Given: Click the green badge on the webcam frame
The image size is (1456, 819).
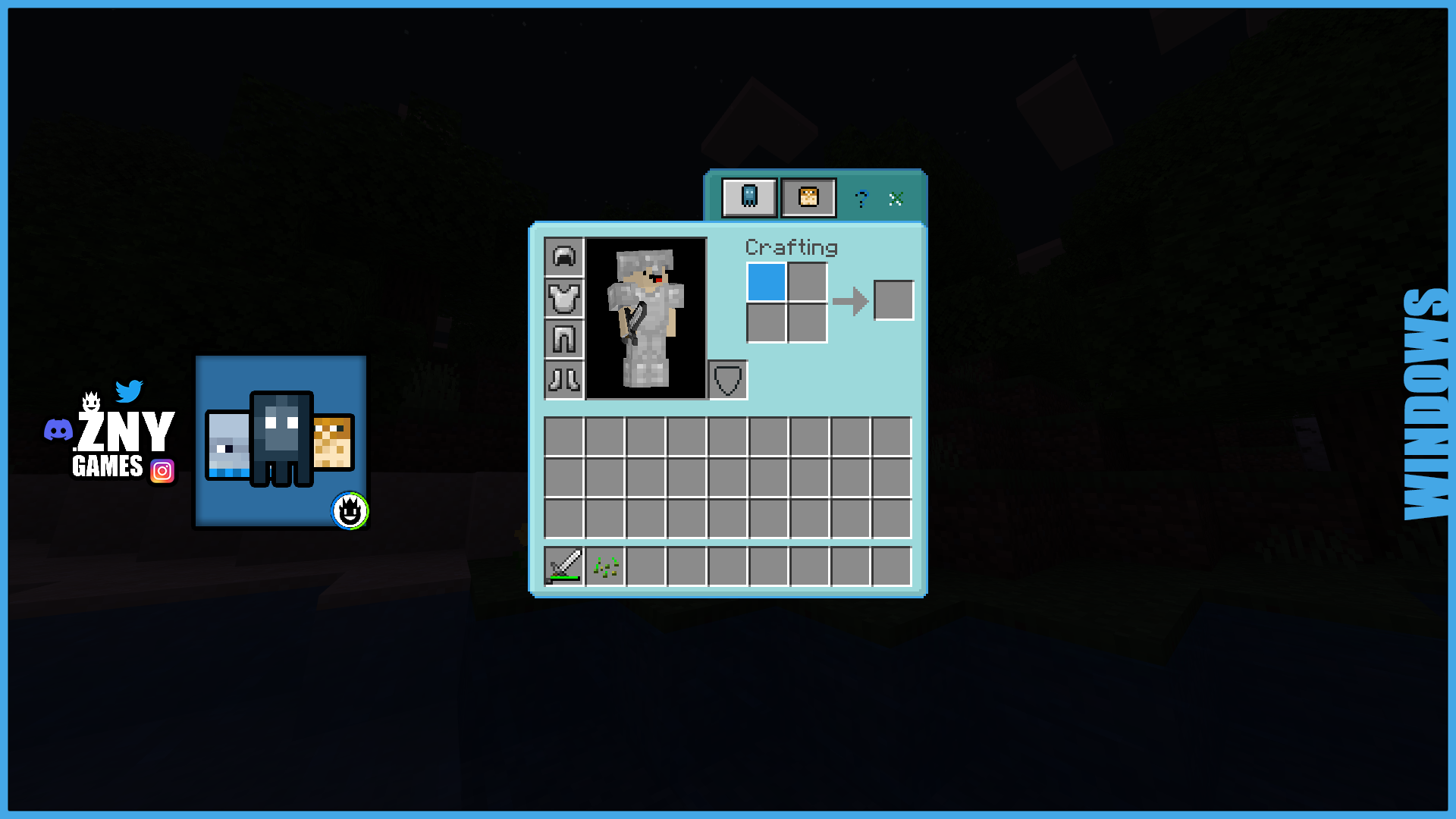Looking at the screenshot, I should (x=350, y=511).
